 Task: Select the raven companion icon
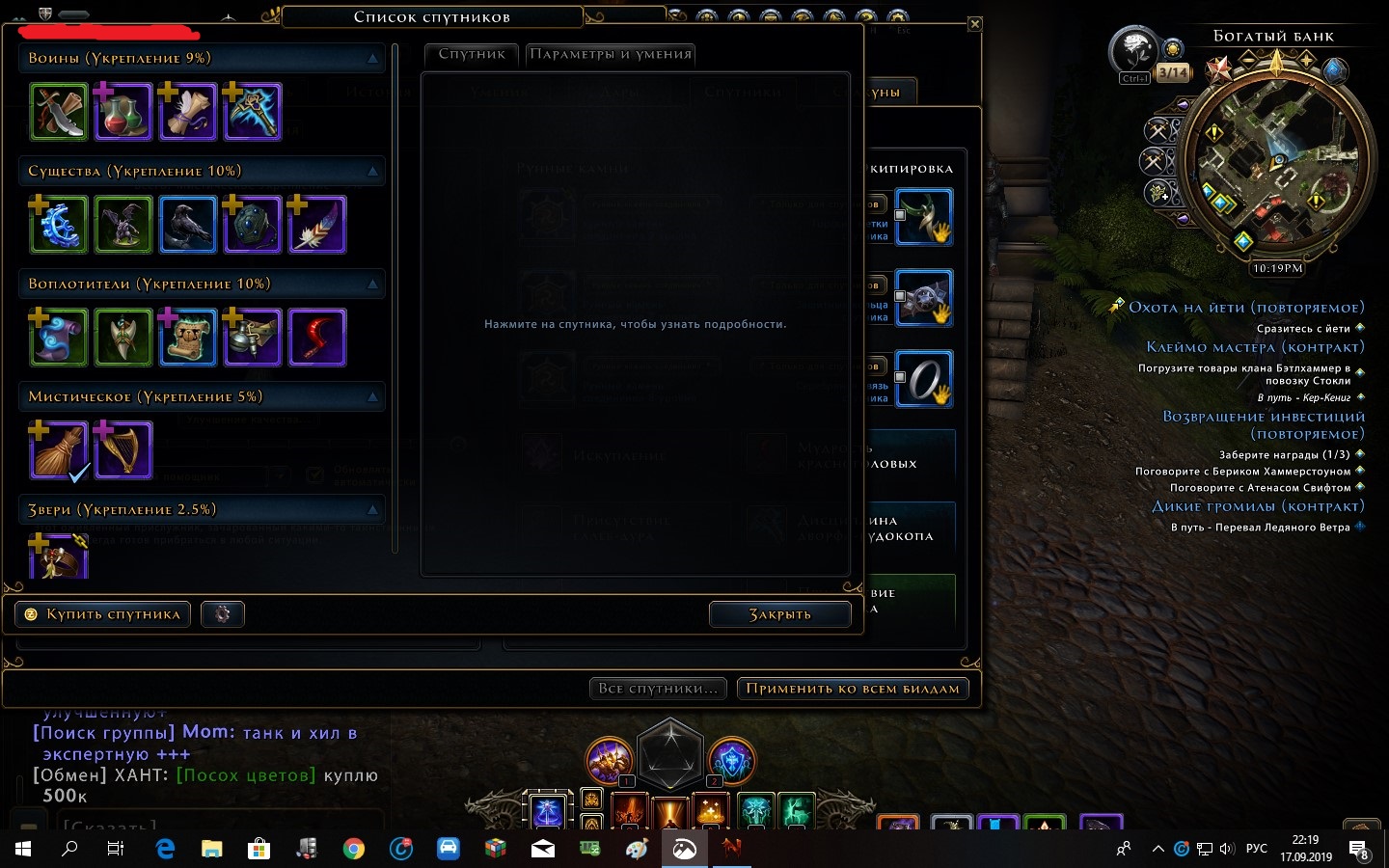point(188,225)
